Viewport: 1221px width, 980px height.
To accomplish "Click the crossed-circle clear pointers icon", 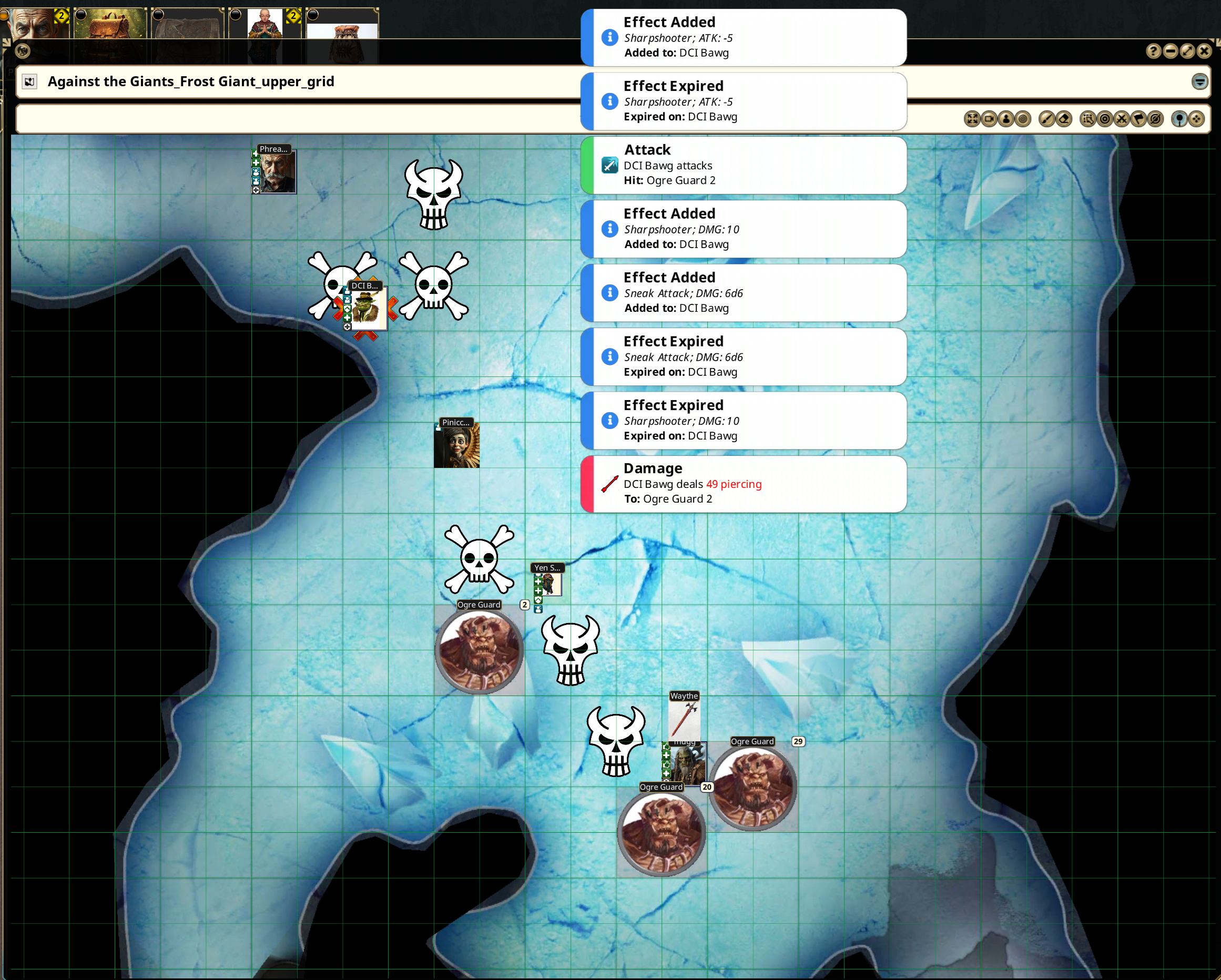I will (x=1156, y=119).
